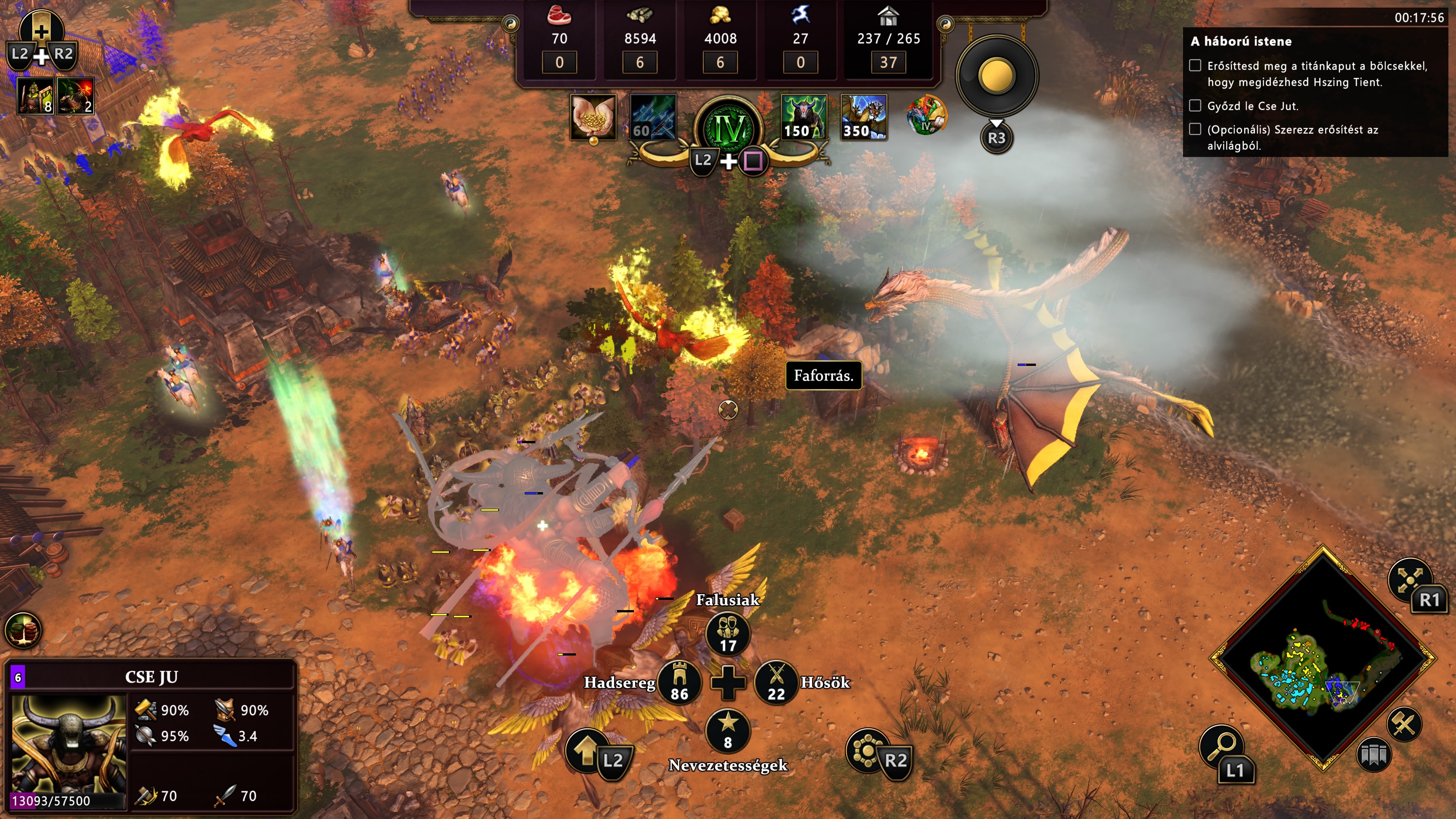Viewport: 1456px width, 819px height.
Task: Pick the Nevezetességek star group
Action: (728, 730)
